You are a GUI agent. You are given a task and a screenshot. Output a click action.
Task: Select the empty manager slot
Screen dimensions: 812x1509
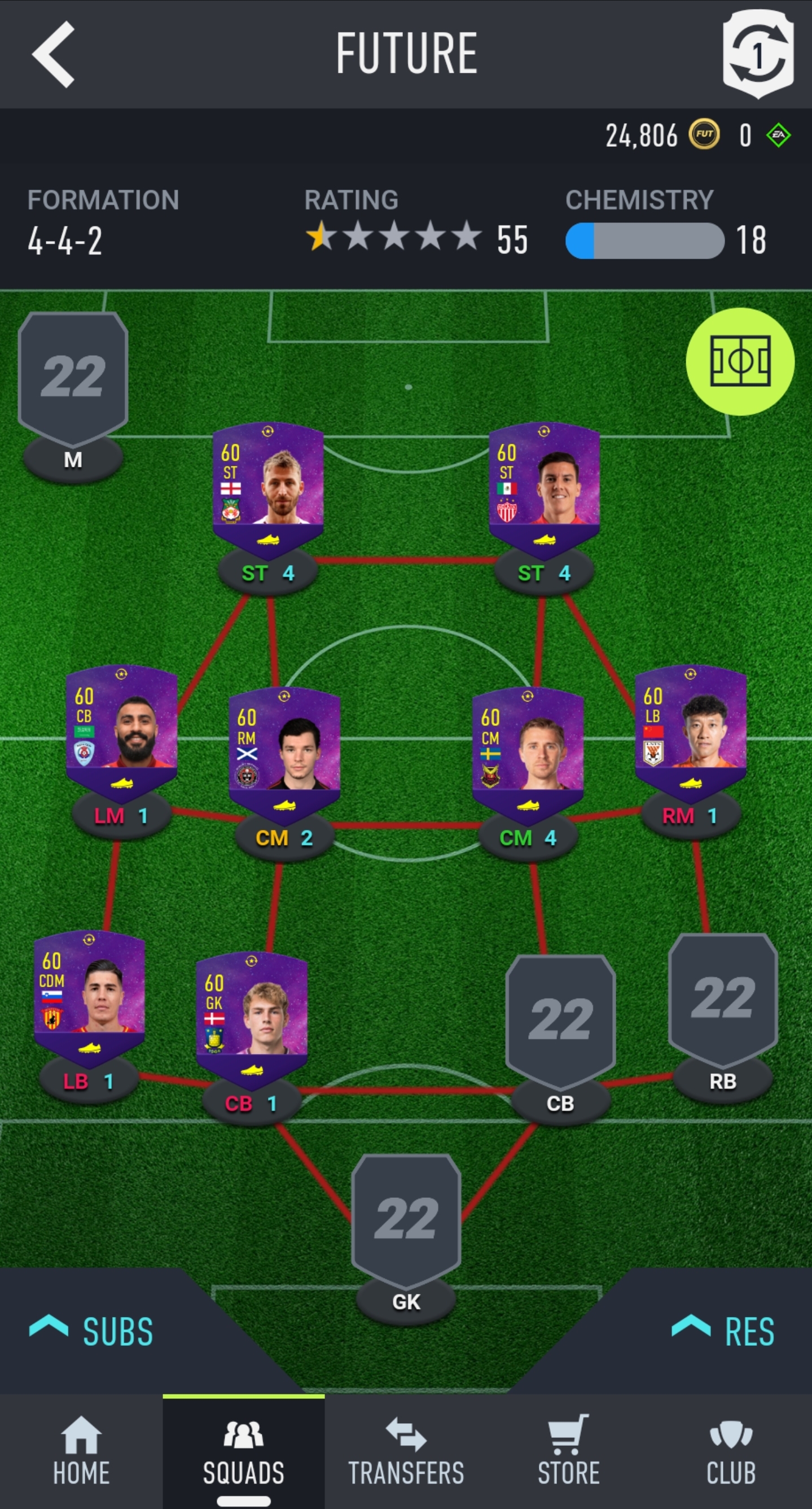coord(73,379)
